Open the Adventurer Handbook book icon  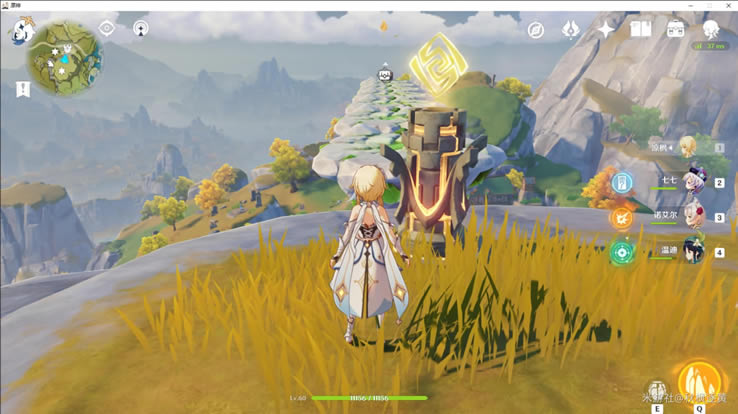pos(640,30)
